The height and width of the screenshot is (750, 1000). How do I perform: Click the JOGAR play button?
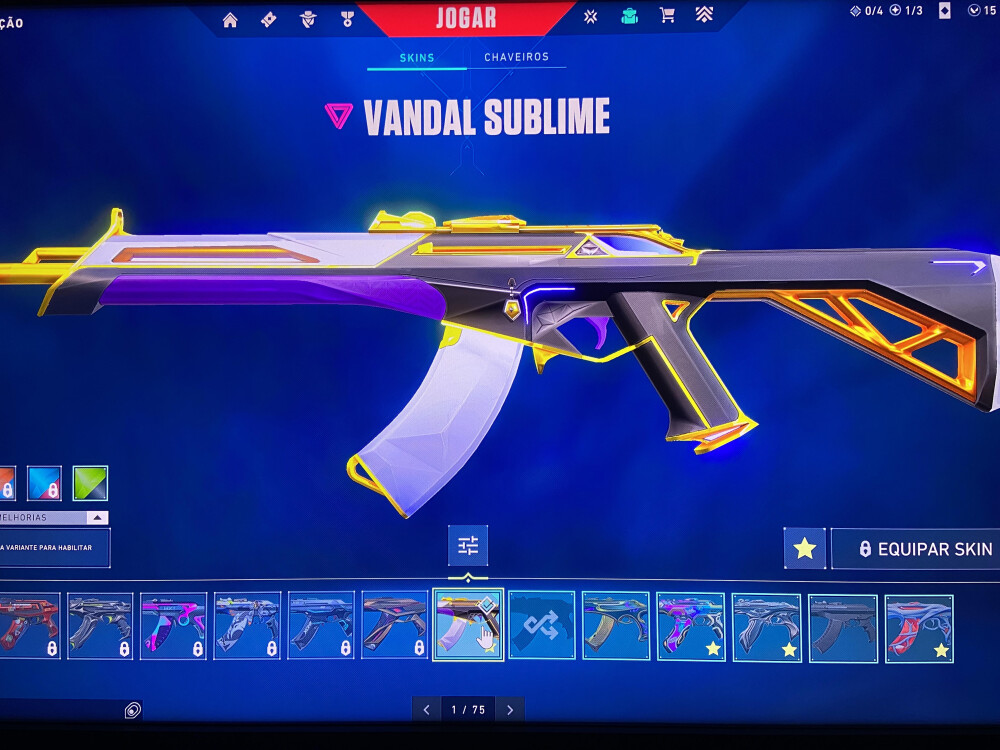point(466,17)
